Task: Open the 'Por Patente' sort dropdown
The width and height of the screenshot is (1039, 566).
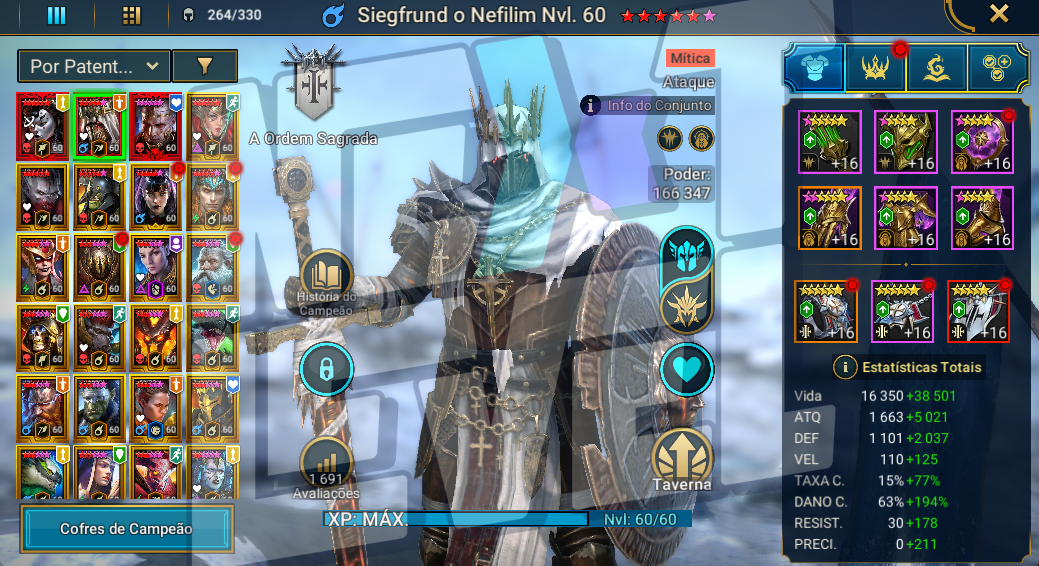Action: pyautogui.click(x=94, y=66)
